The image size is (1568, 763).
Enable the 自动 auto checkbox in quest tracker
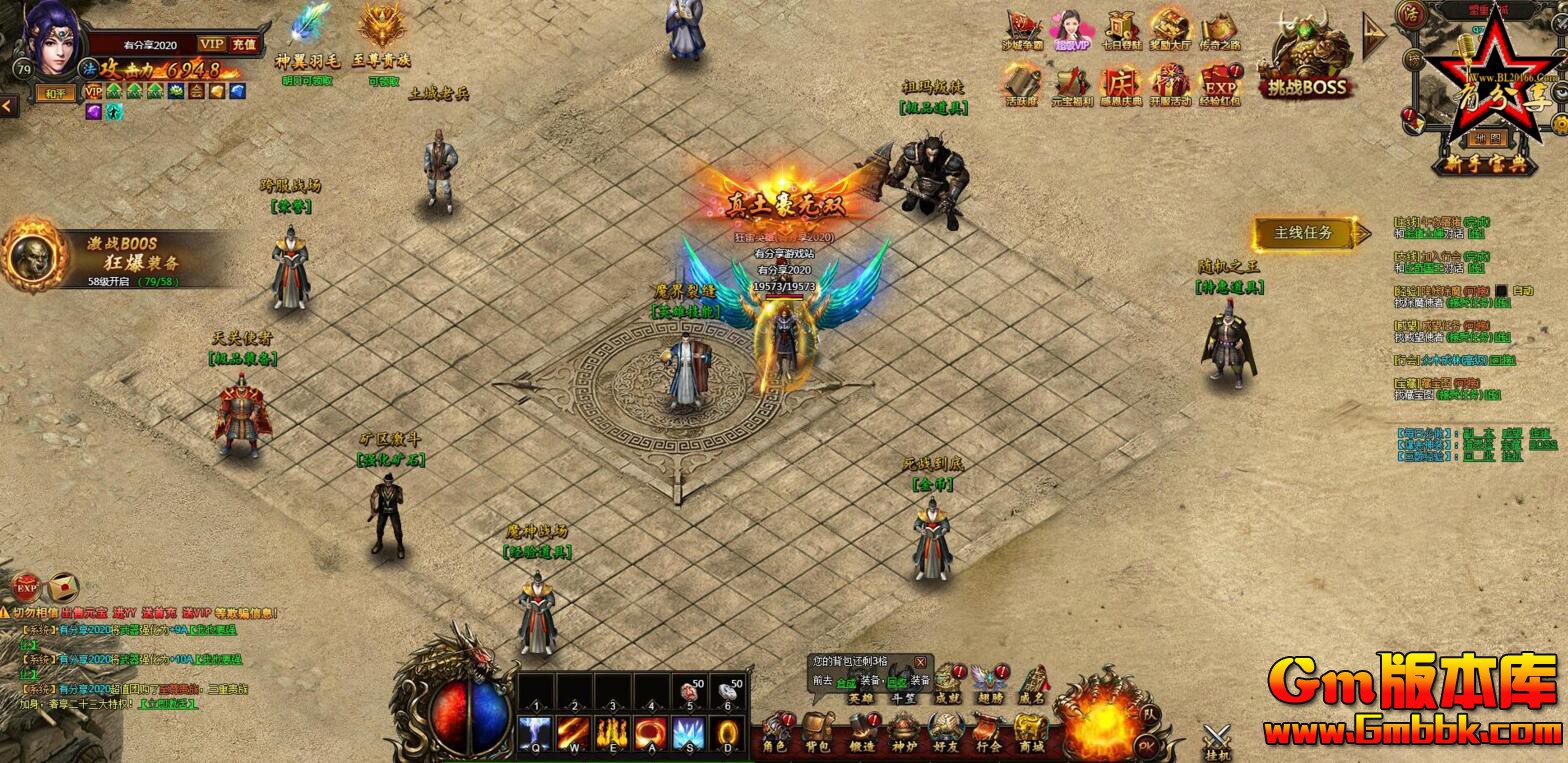1501,290
